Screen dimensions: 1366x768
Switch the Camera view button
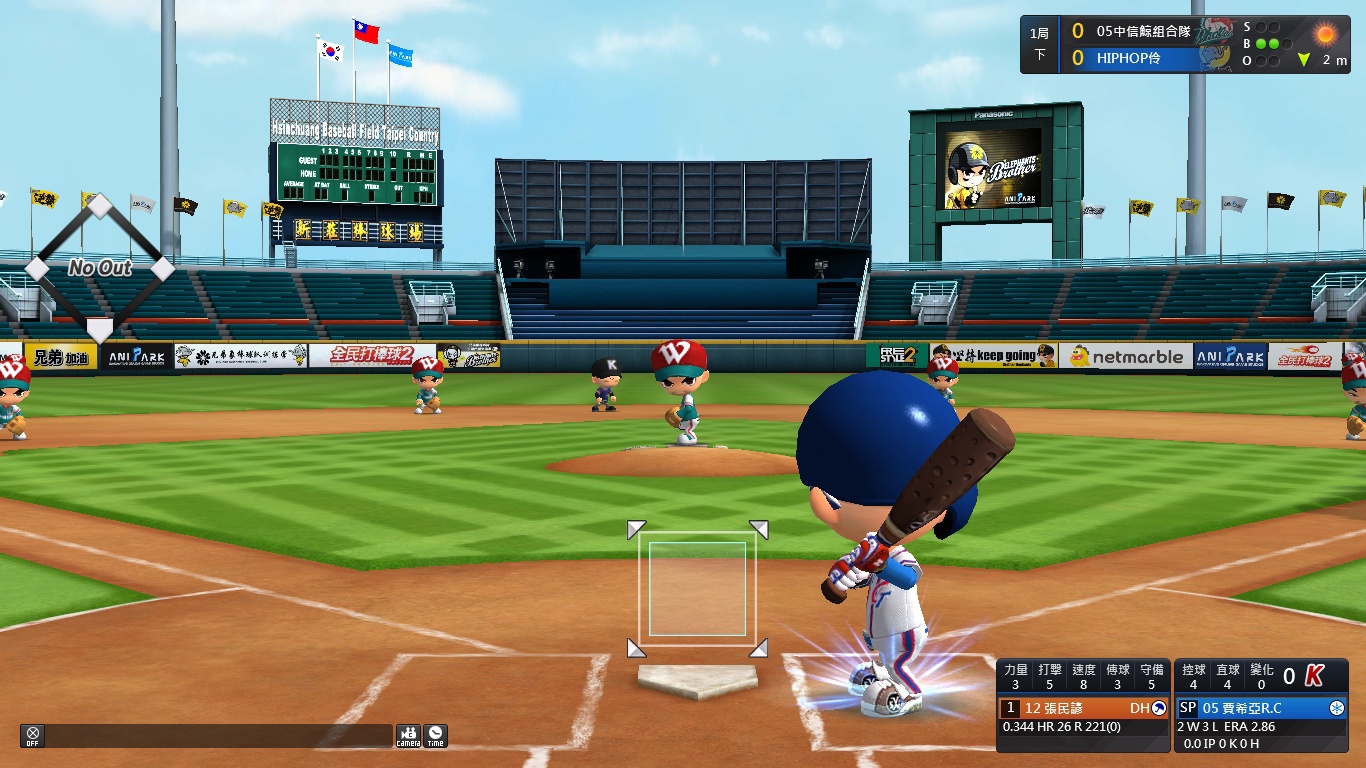pos(408,736)
